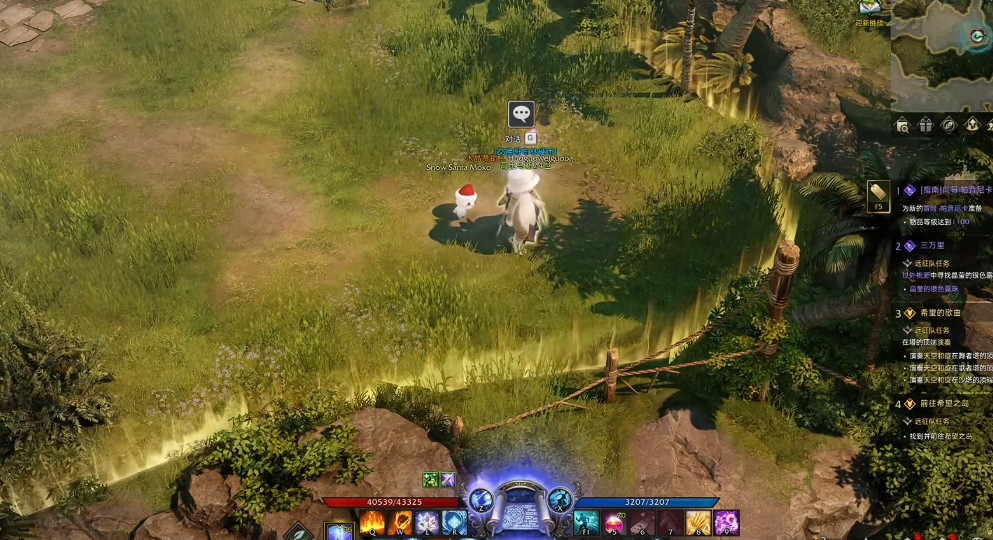Use the golden feather item in slot 8
Screen dimensions: 993x540
pyautogui.click(x=698, y=522)
